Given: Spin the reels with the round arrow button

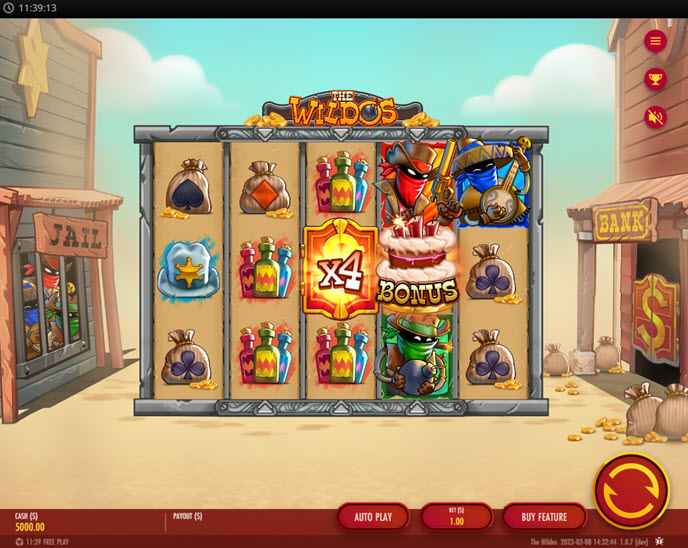Looking at the screenshot, I should pyautogui.click(x=631, y=490).
